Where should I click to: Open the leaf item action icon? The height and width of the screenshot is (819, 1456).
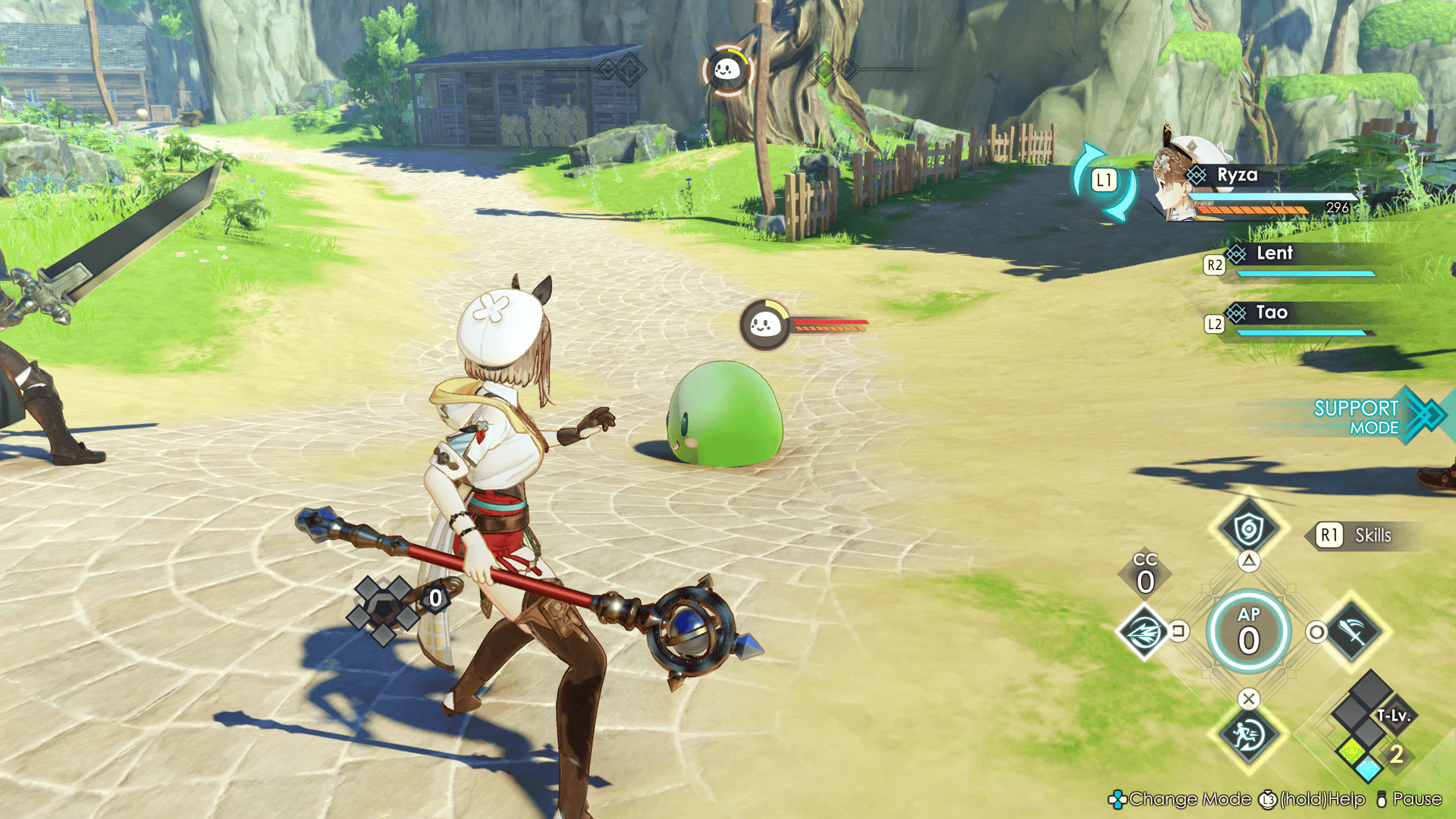tap(1144, 631)
